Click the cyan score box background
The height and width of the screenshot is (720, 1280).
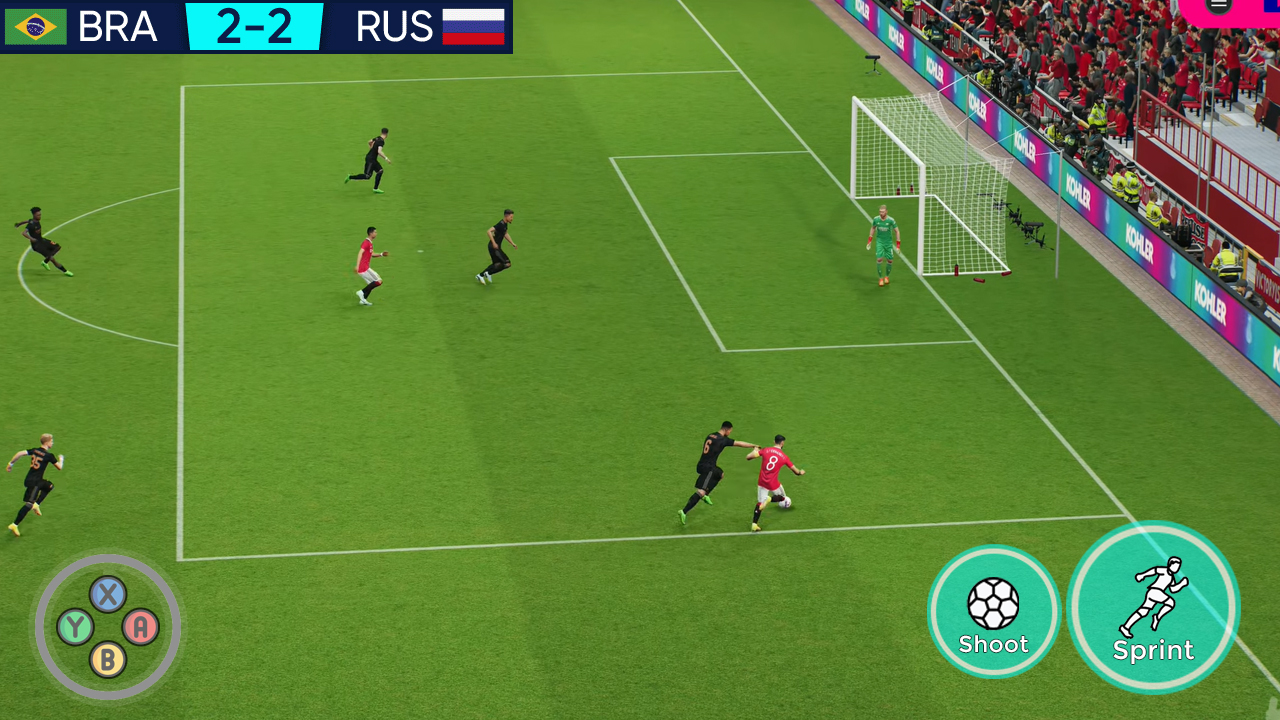256,27
